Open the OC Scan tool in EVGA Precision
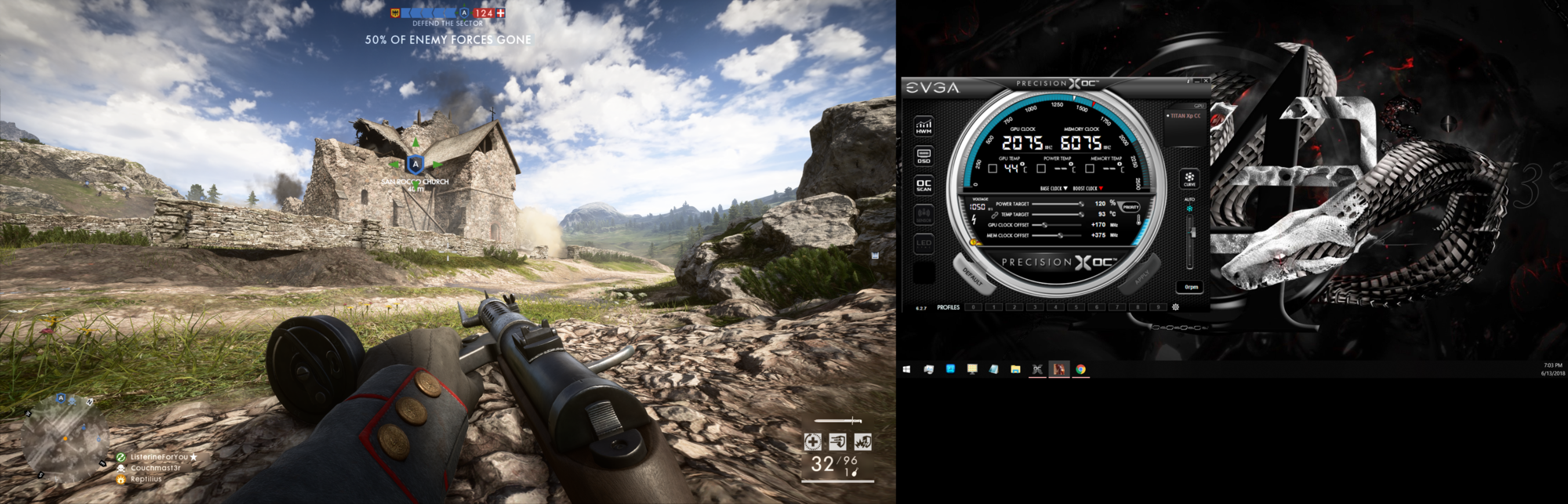1568x504 pixels. click(x=924, y=185)
